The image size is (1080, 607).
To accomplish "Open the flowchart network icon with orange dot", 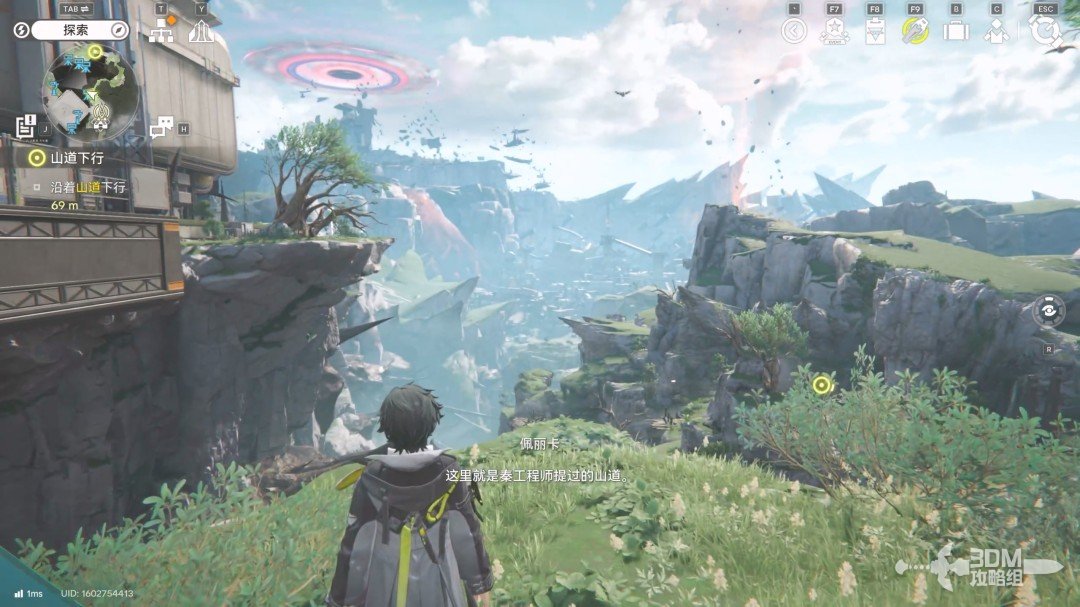I will pyautogui.click(x=161, y=31).
